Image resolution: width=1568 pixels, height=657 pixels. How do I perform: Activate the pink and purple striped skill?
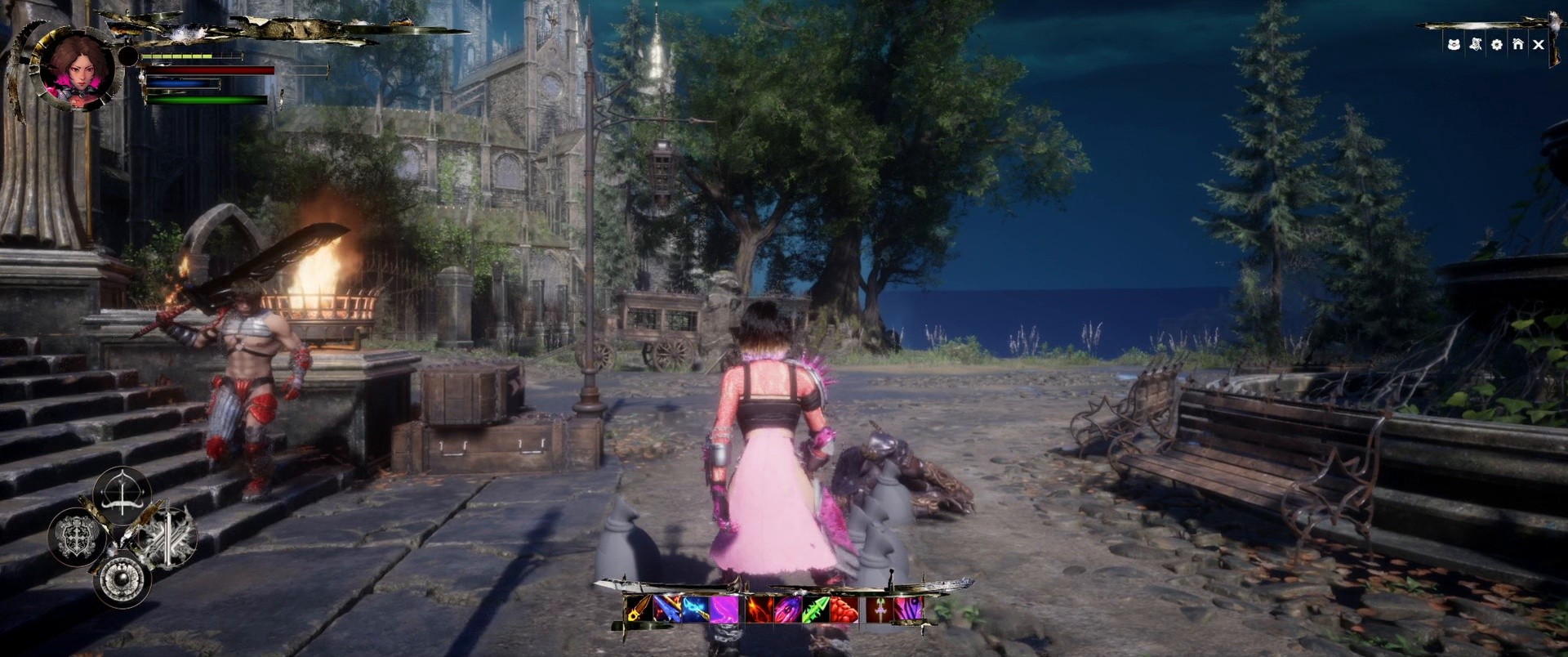tap(909, 610)
